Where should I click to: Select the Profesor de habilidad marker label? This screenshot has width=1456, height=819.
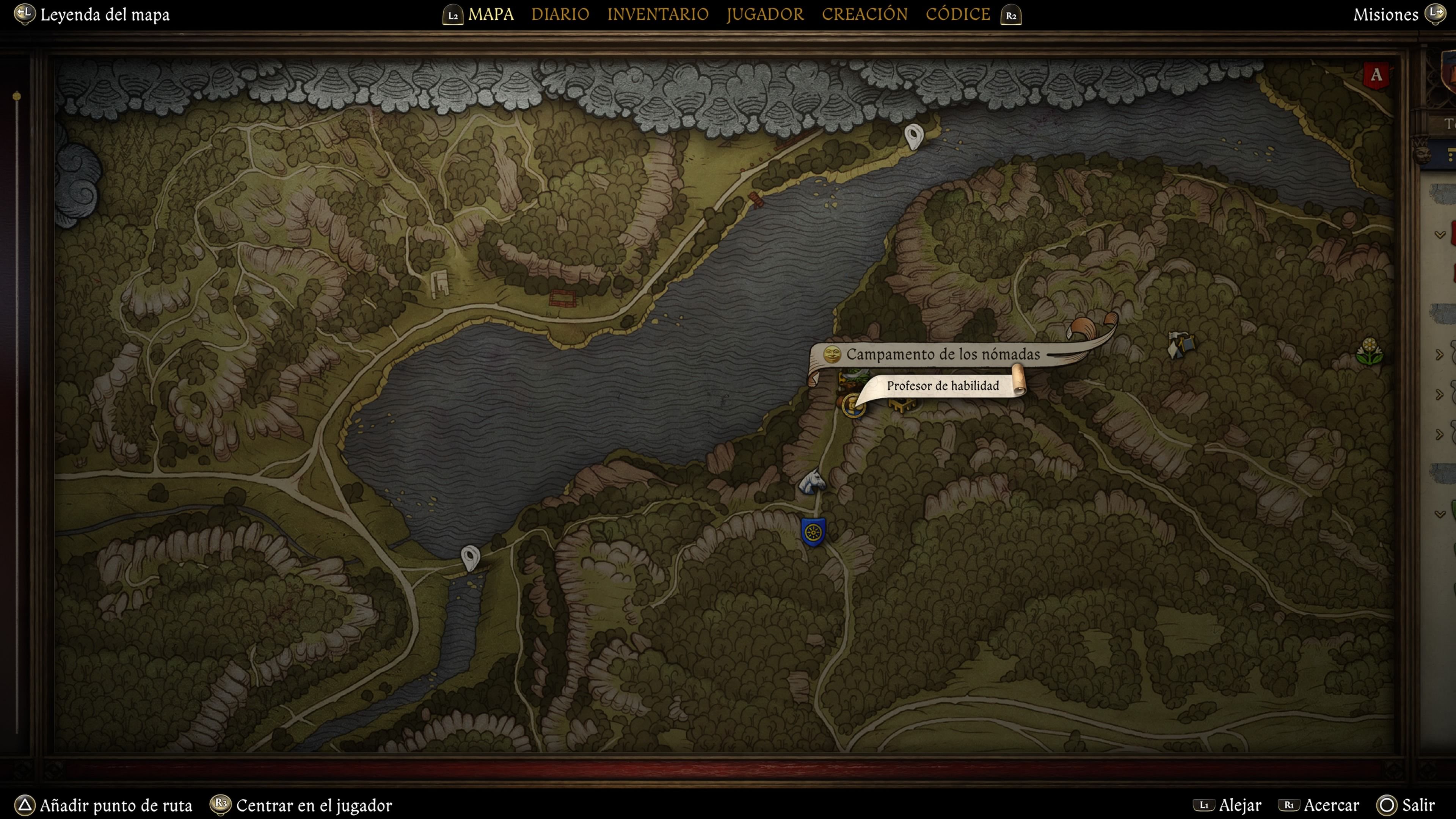click(942, 386)
